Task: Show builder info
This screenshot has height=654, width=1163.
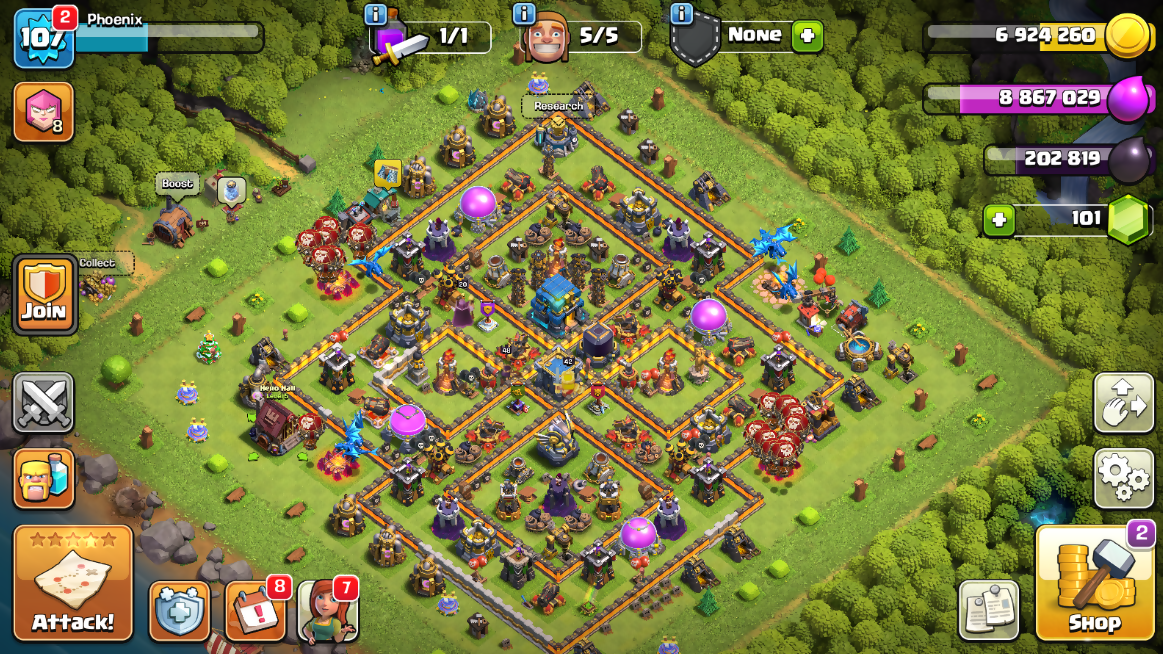Action: click(x=524, y=14)
